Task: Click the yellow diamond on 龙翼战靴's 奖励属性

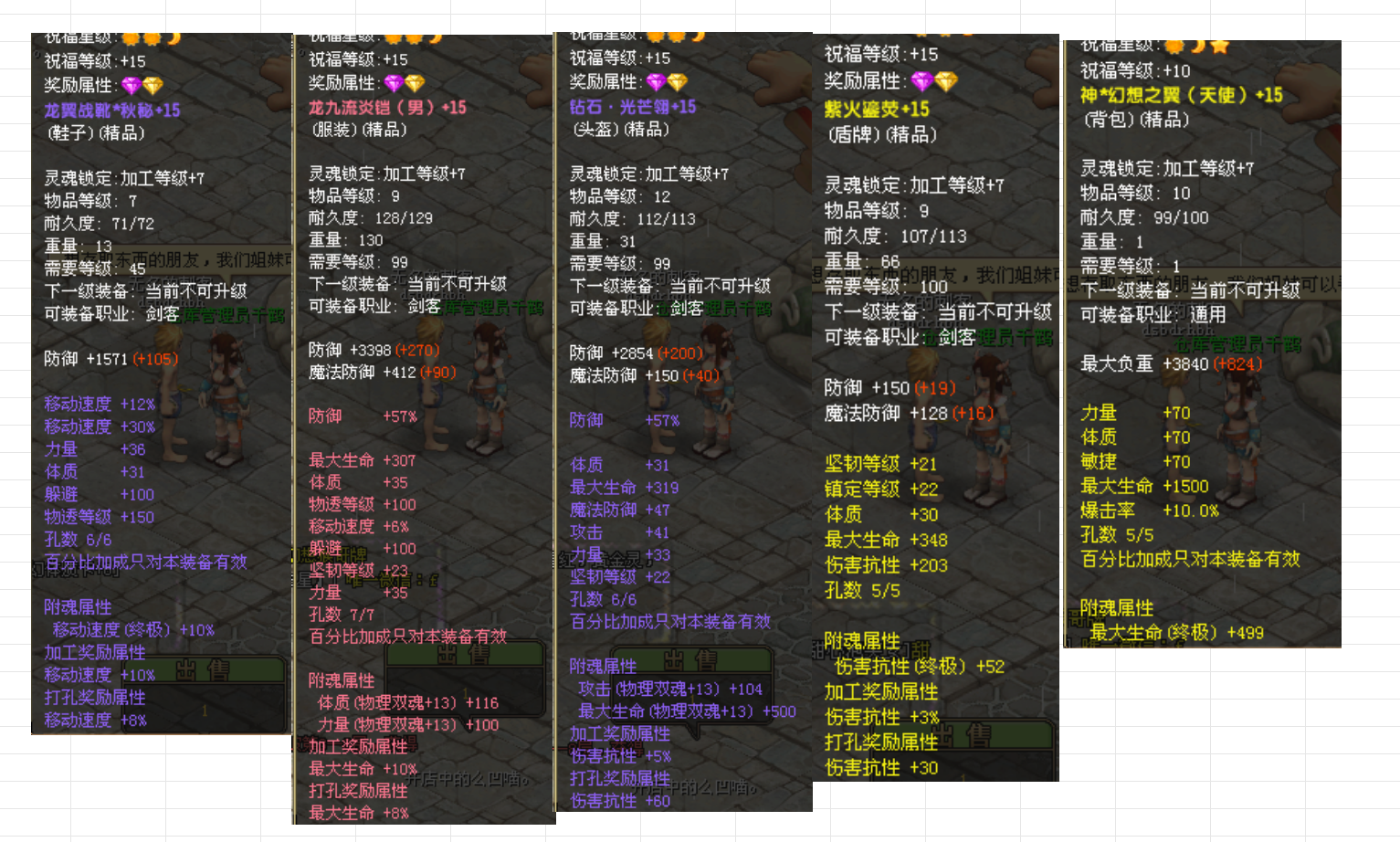Action: (153, 86)
